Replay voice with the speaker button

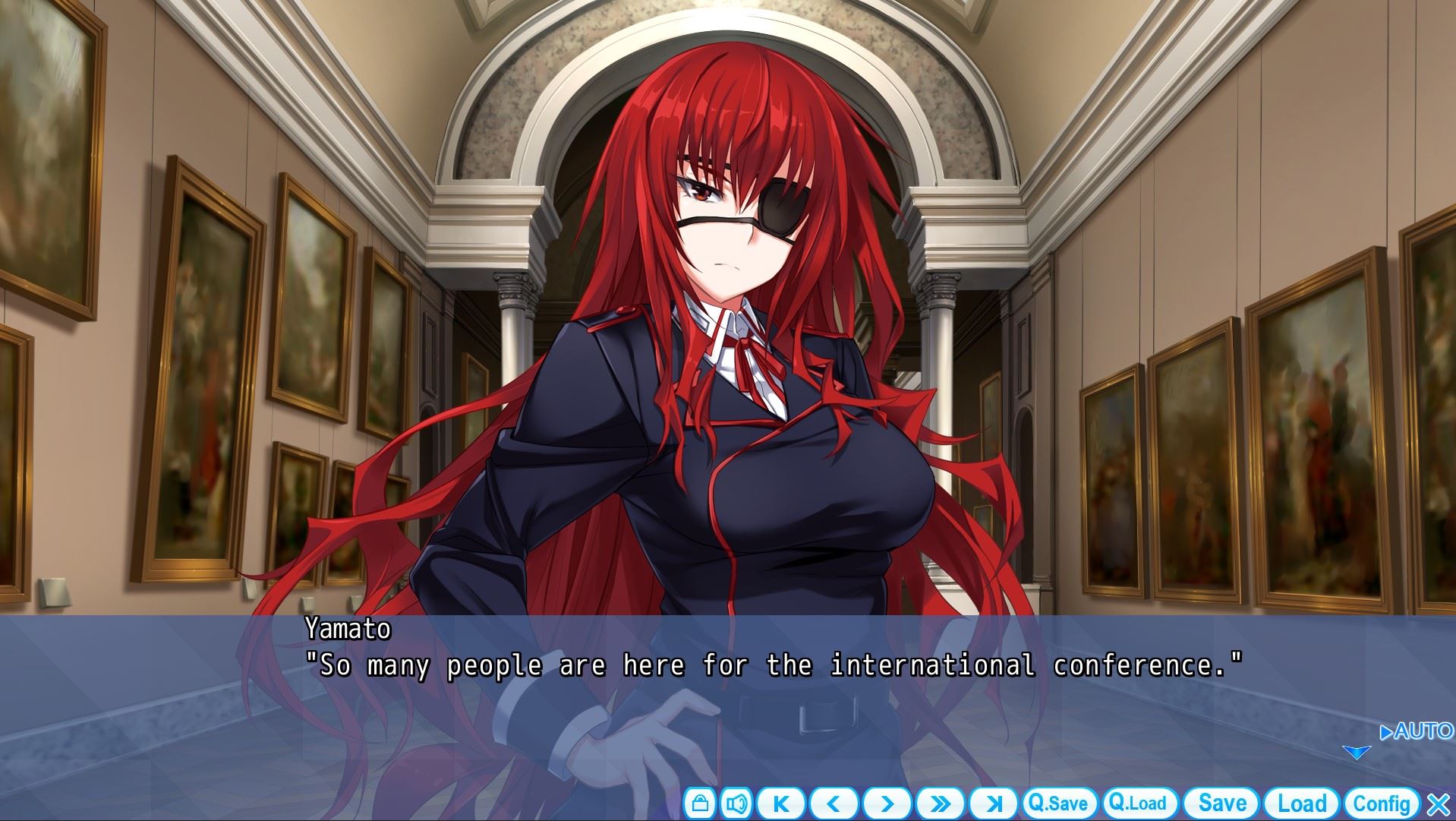(x=736, y=804)
